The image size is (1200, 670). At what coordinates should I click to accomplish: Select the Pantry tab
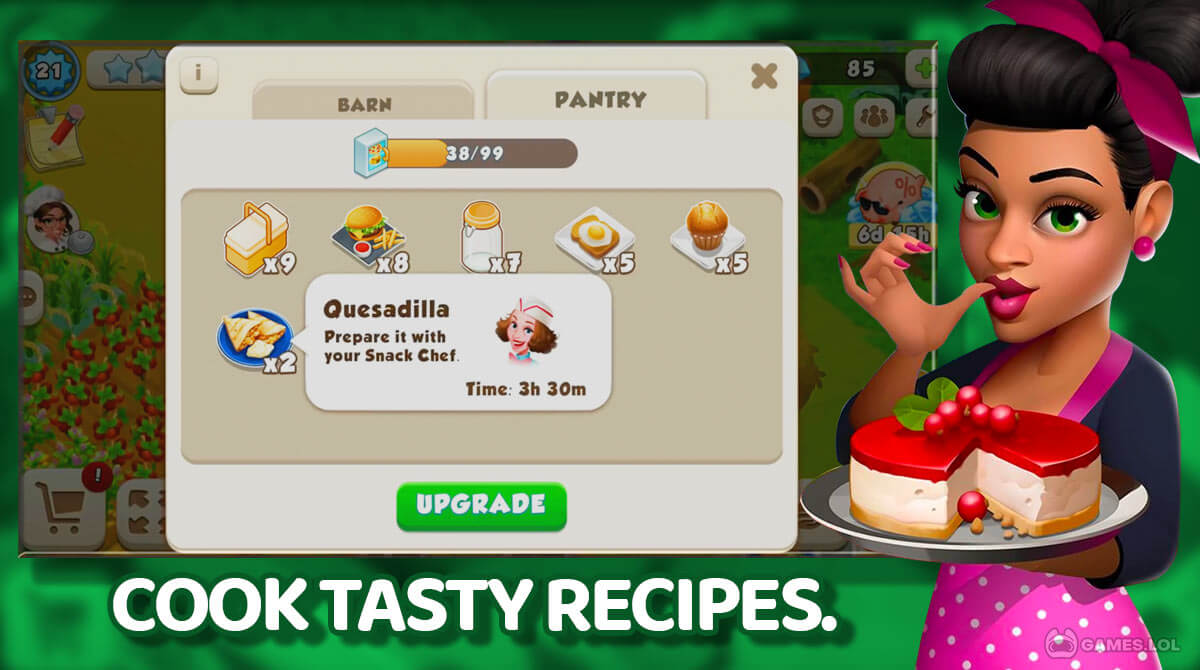(x=600, y=100)
